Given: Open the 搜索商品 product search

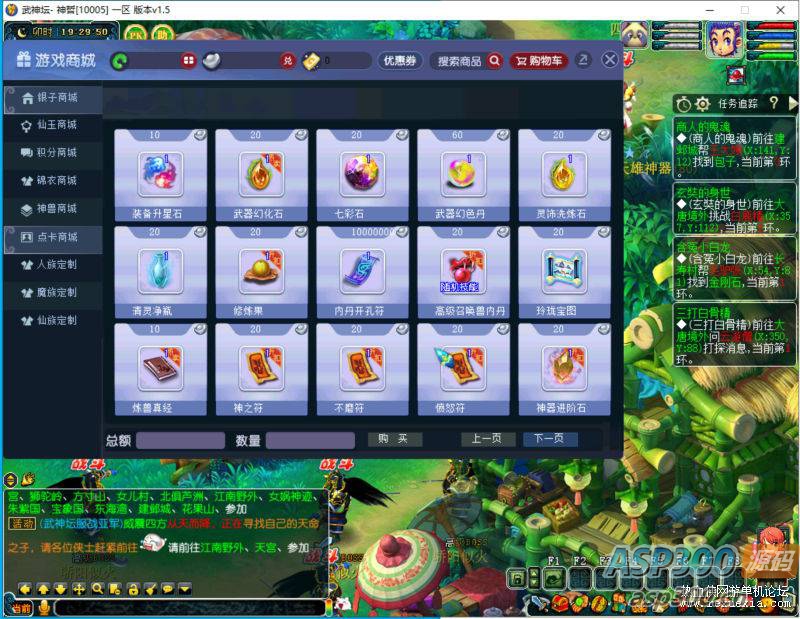Looking at the screenshot, I should (467, 61).
